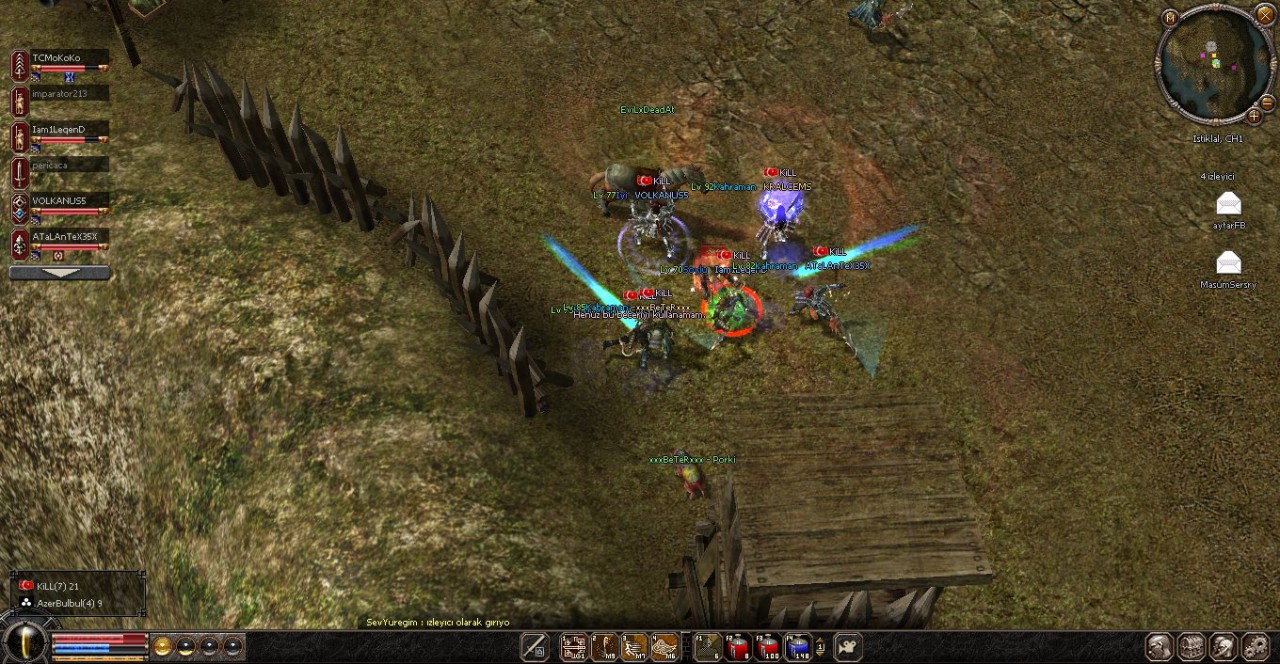The image size is (1280, 664).
Task: Zoom out the minimap with minus button
Action: click(1268, 103)
